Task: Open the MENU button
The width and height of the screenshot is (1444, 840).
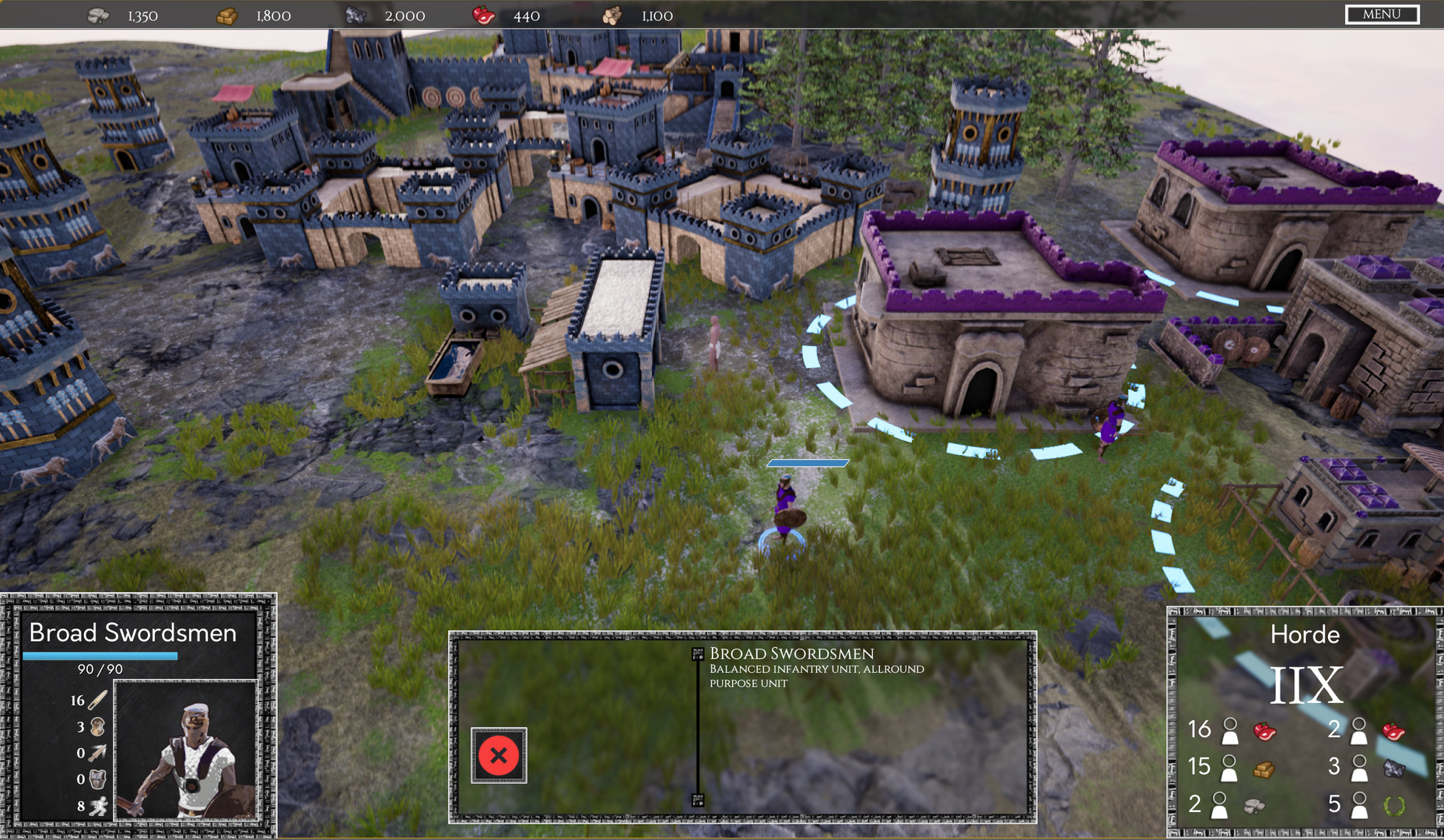Action: click(1382, 15)
